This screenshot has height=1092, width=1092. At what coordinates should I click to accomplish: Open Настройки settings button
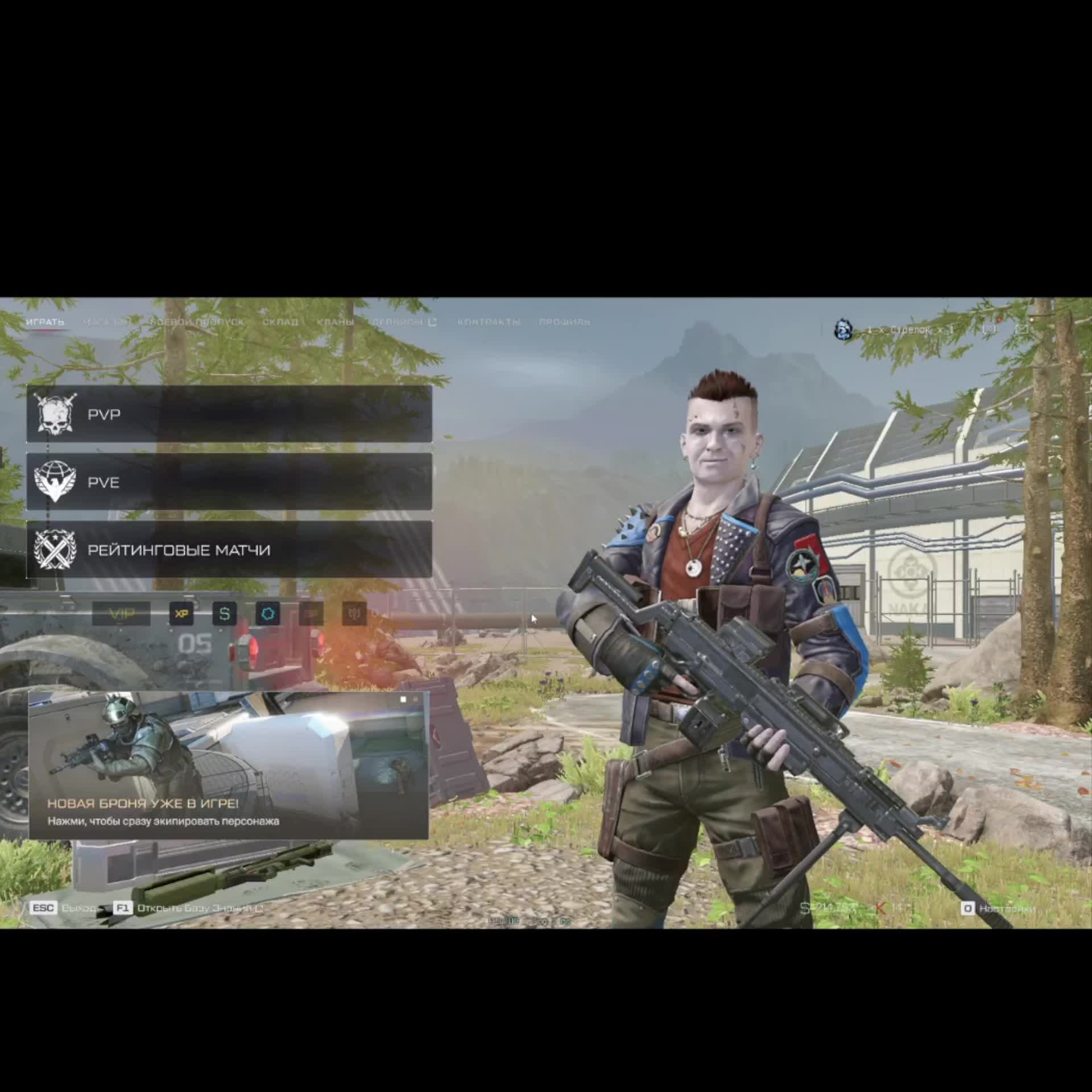coord(999,908)
